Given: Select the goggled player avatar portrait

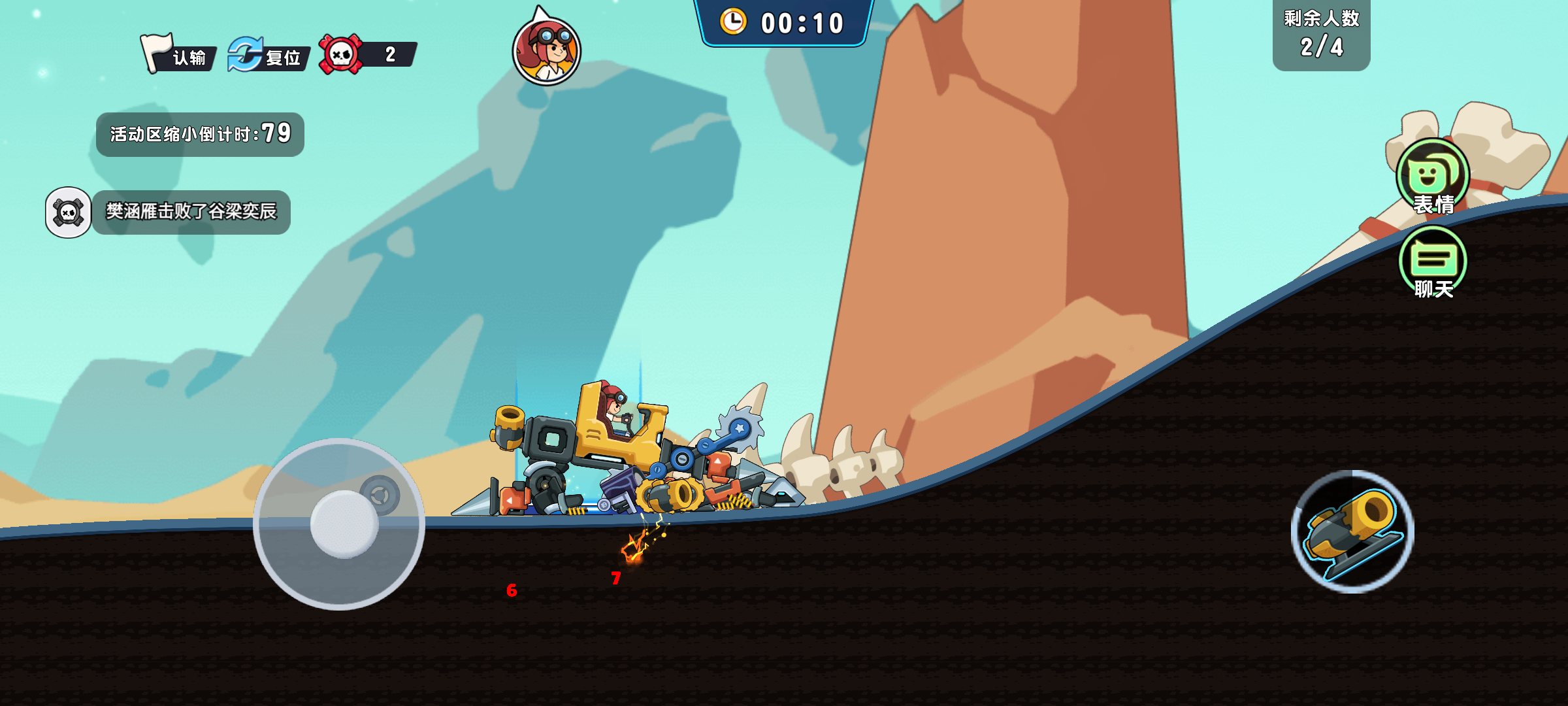Looking at the screenshot, I should click(x=547, y=51).
